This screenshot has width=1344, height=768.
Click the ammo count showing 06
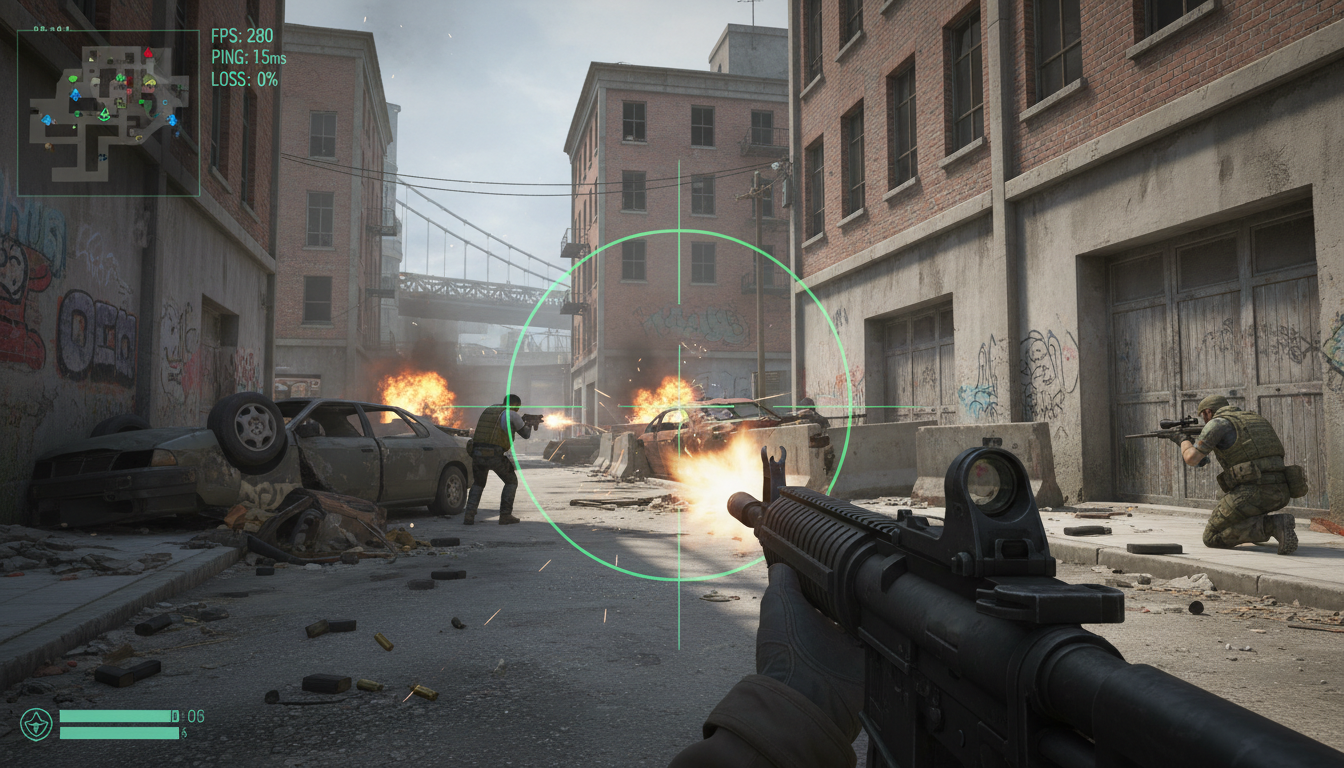pos(196,716)
